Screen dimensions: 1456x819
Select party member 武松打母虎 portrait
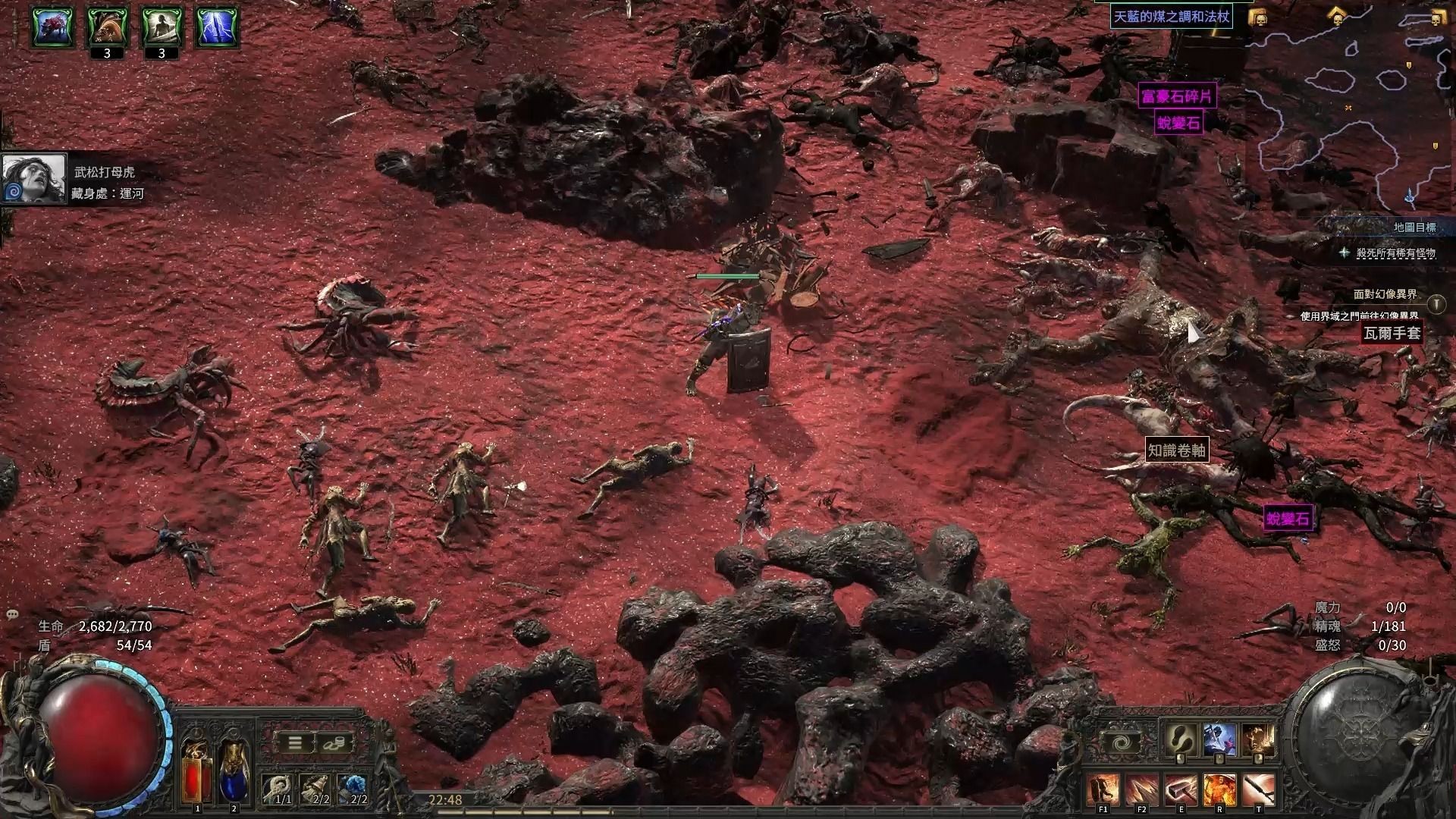34,178
